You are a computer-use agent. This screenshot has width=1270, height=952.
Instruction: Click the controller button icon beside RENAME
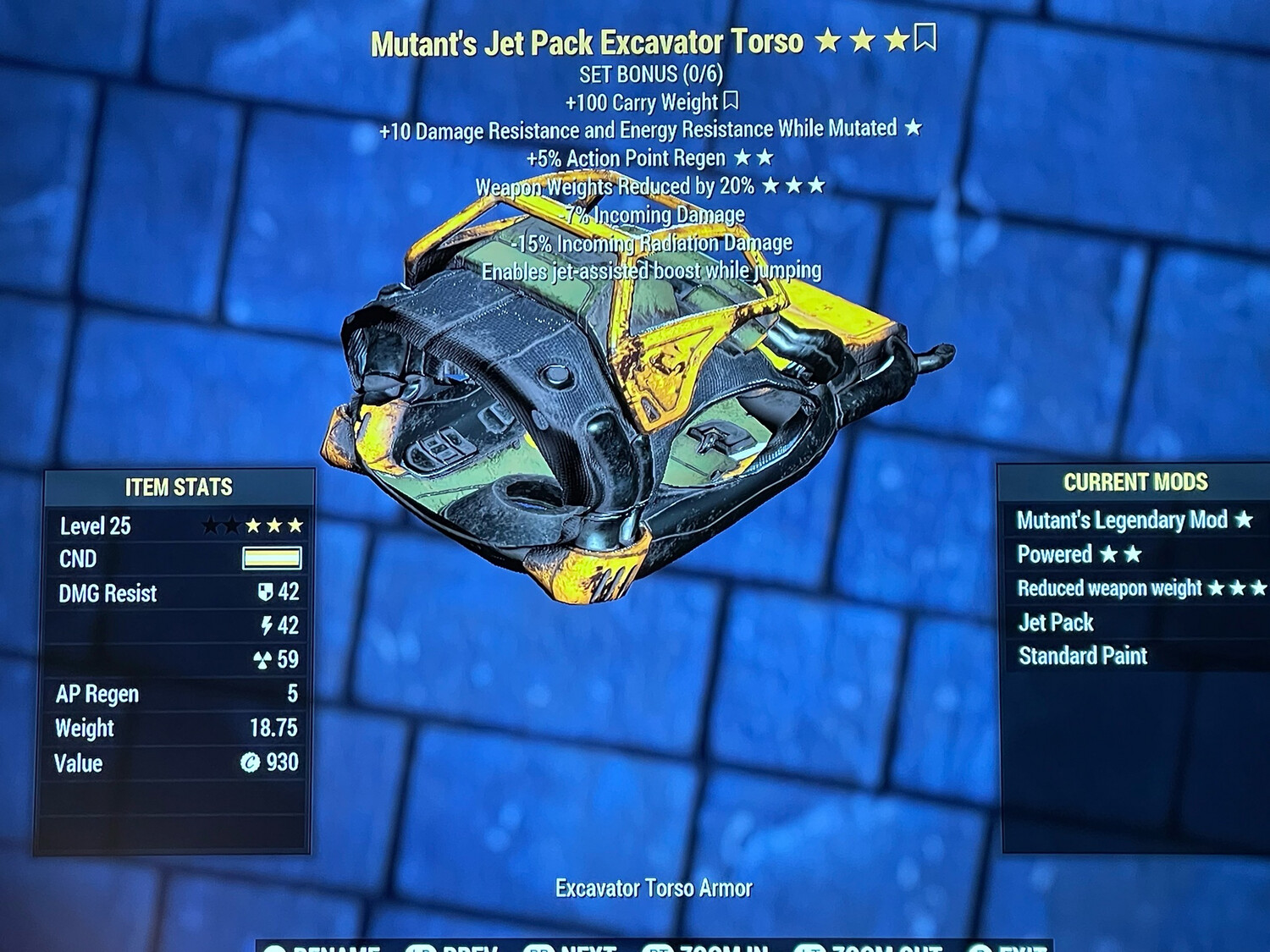coord(275,948)
